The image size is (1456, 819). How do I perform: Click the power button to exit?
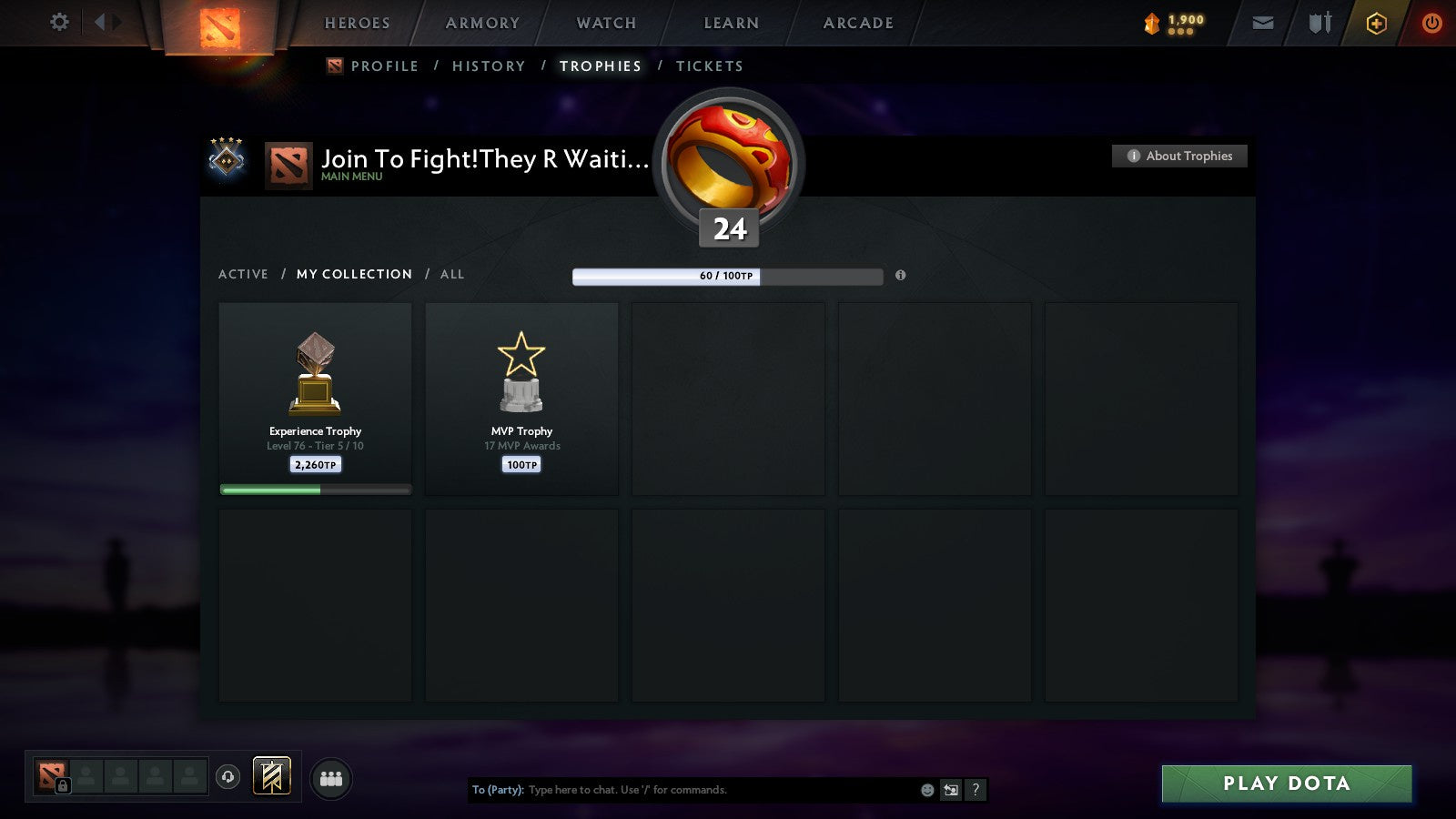(1430, 23)
